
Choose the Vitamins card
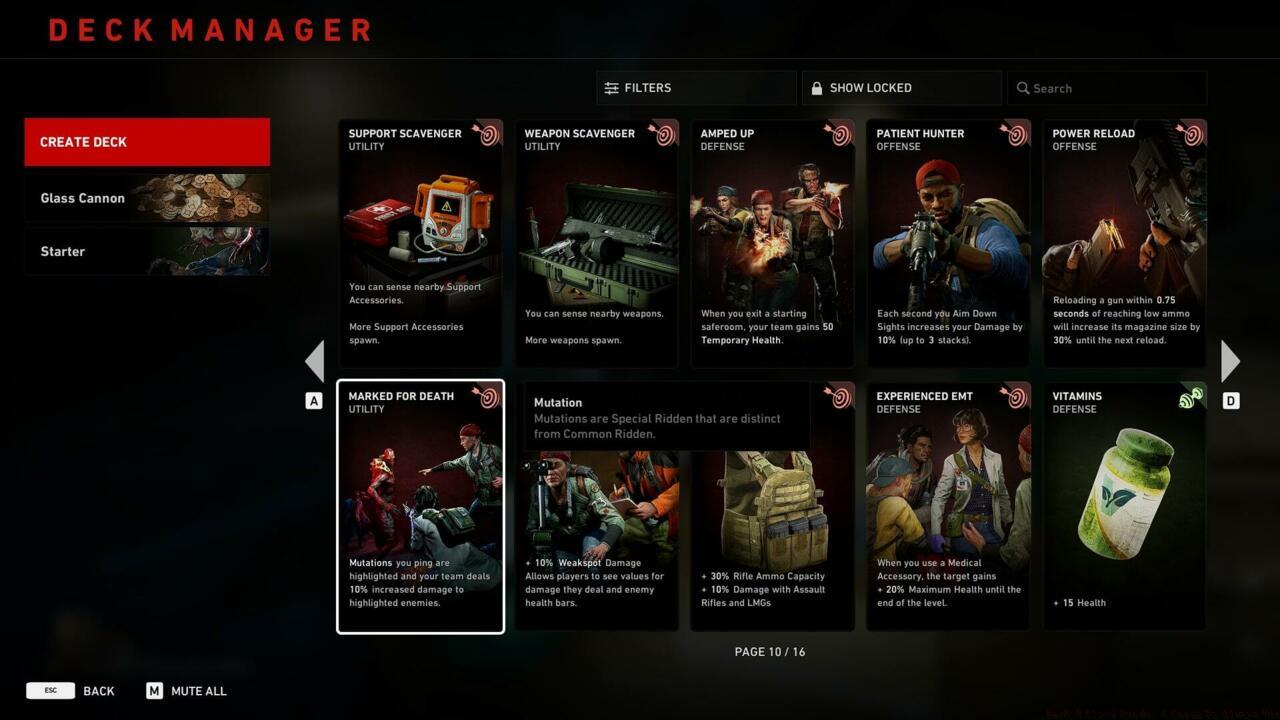coord(1124,506)
